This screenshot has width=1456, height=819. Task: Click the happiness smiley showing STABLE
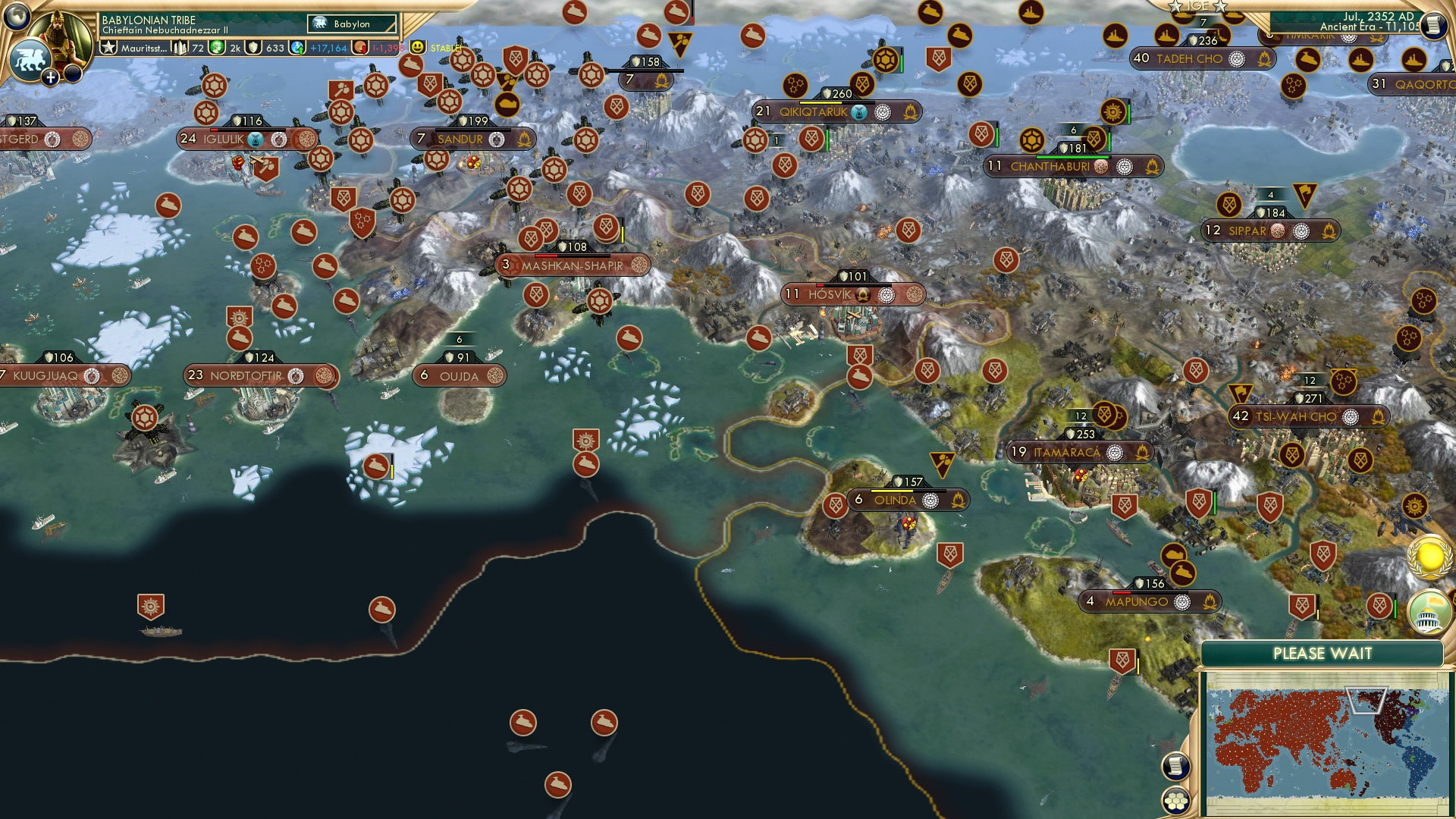(x=417, y=46)
